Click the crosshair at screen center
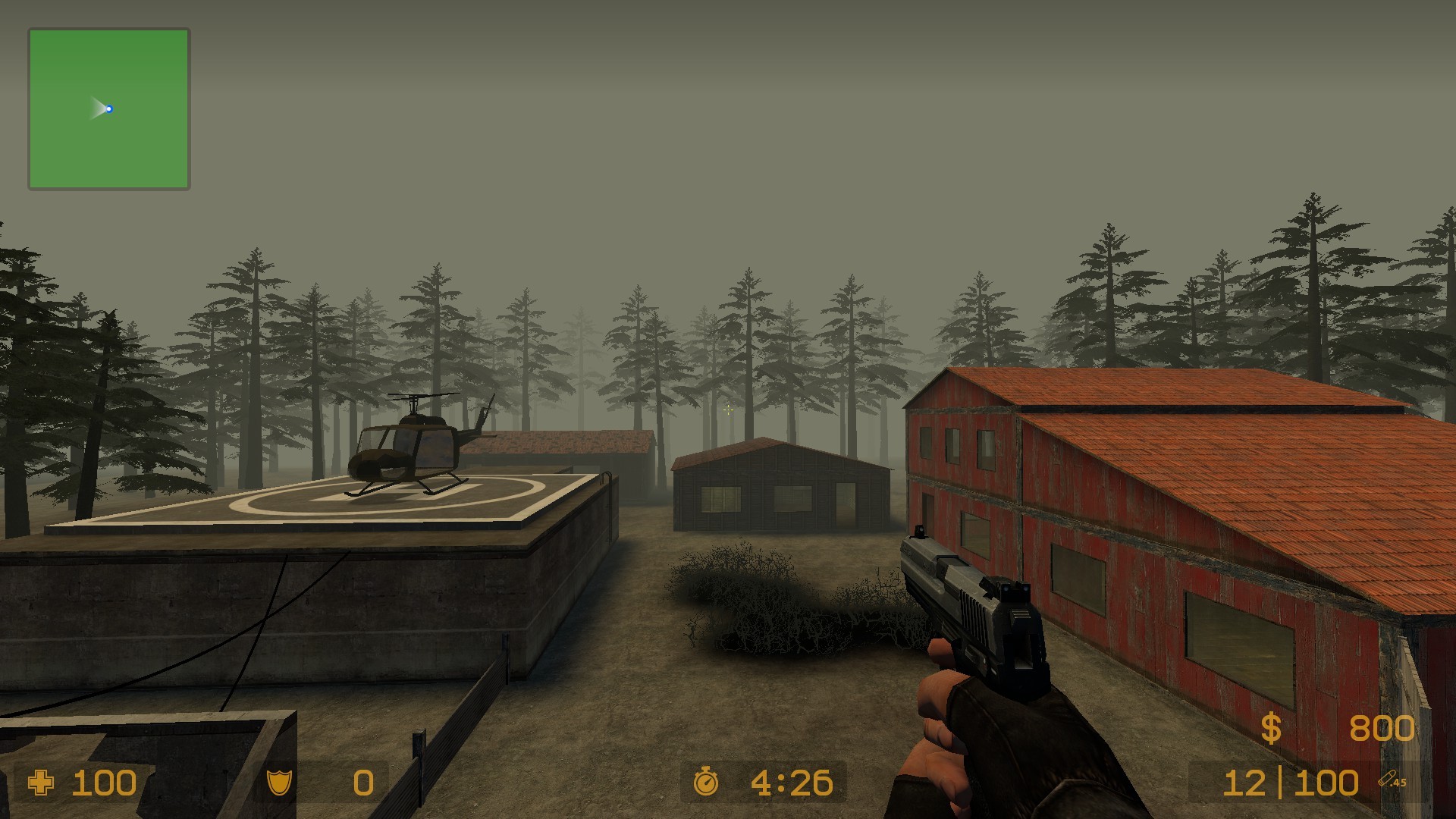1456x819 pixels. 728,409
